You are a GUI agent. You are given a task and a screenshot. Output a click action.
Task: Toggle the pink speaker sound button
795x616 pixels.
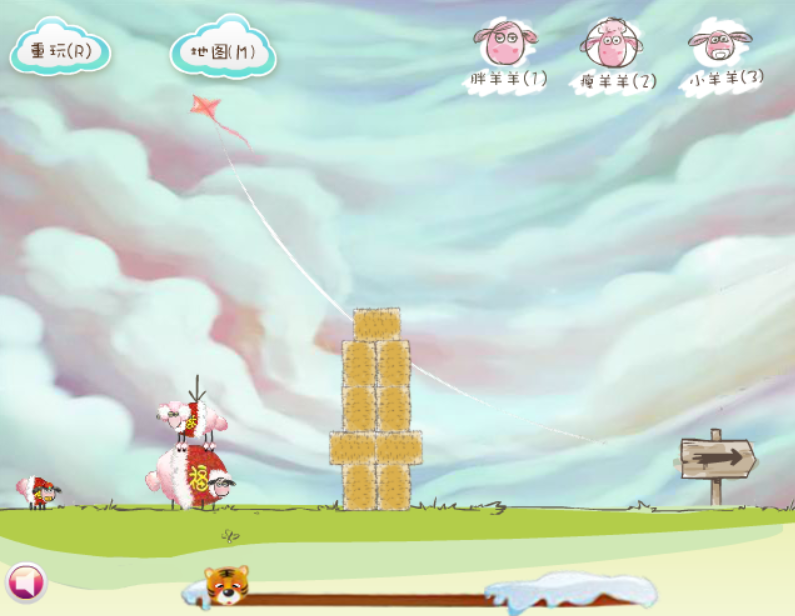click(x=25, y=582)
